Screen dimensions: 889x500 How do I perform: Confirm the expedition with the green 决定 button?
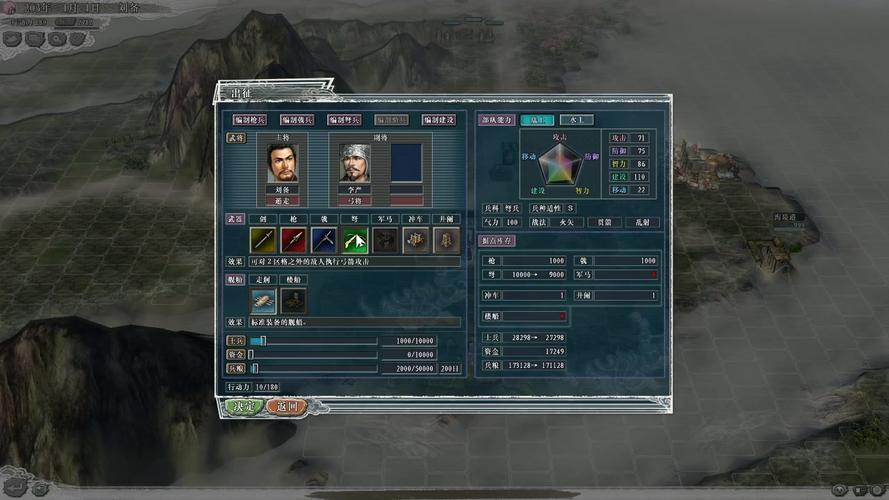(x=243, y=407)
